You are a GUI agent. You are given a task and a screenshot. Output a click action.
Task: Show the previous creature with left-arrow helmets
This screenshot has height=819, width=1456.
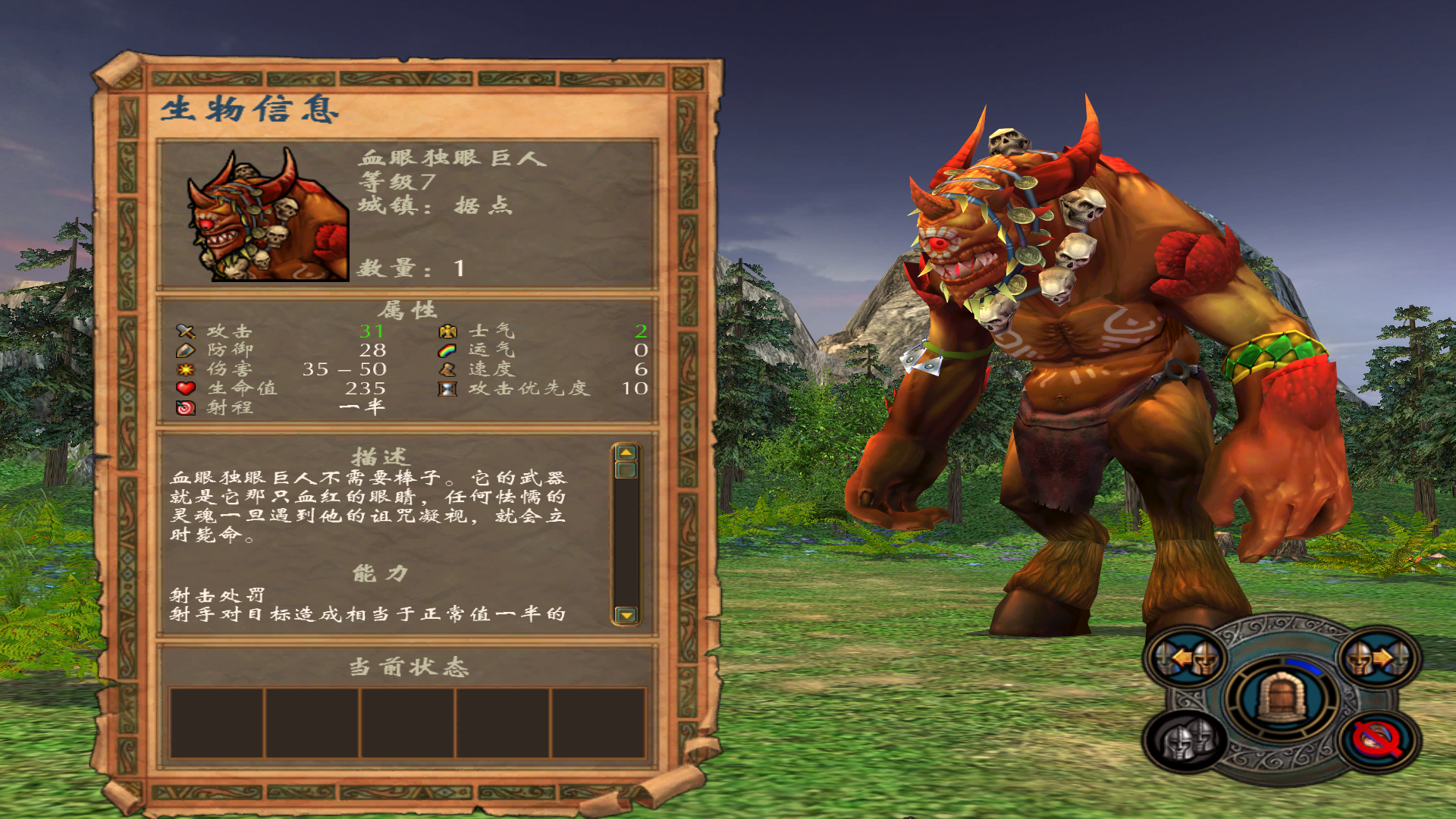(x=1187, y=658)
